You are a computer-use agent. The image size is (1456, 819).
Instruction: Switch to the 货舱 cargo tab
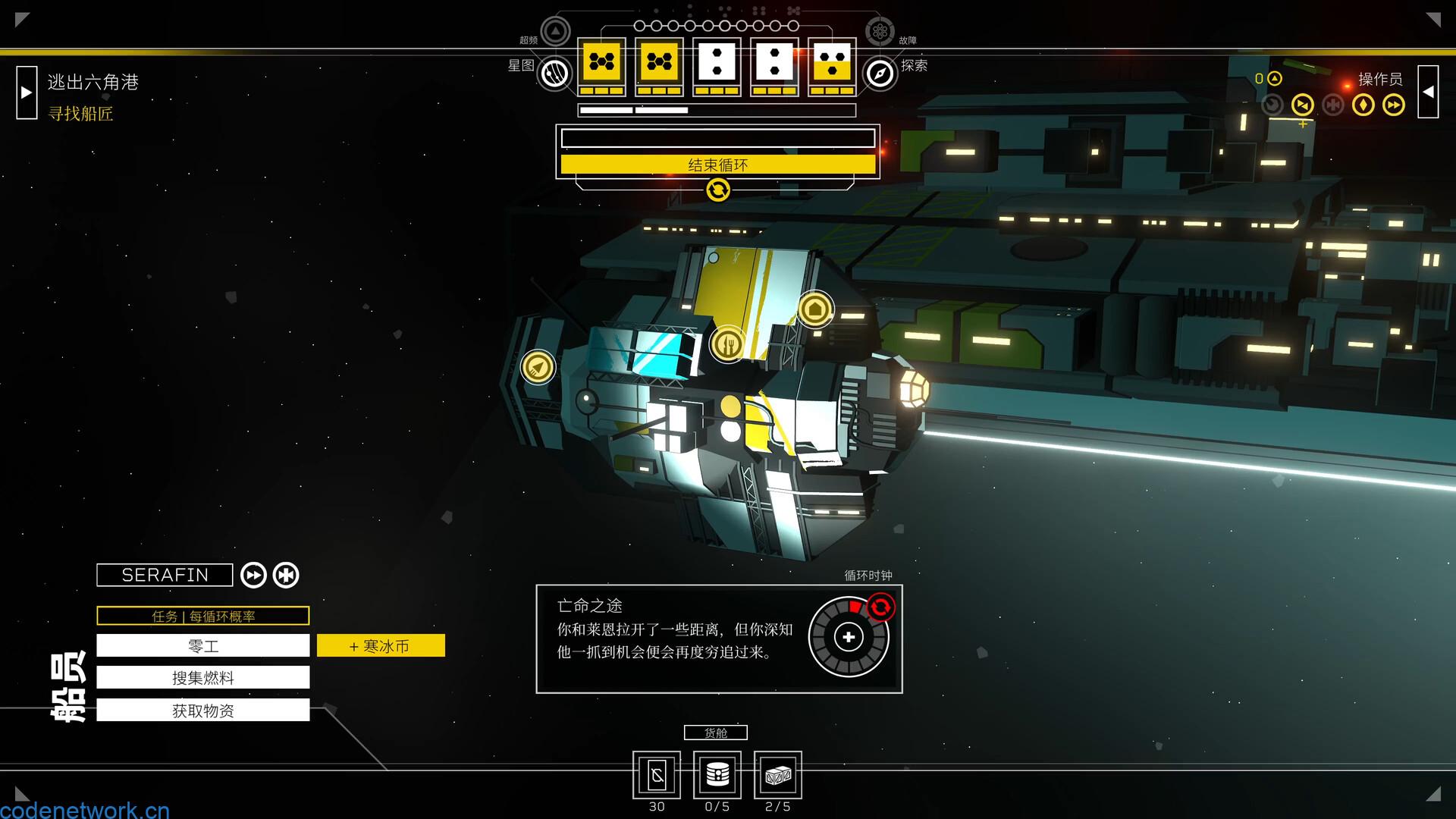click(x=716, y=732)
